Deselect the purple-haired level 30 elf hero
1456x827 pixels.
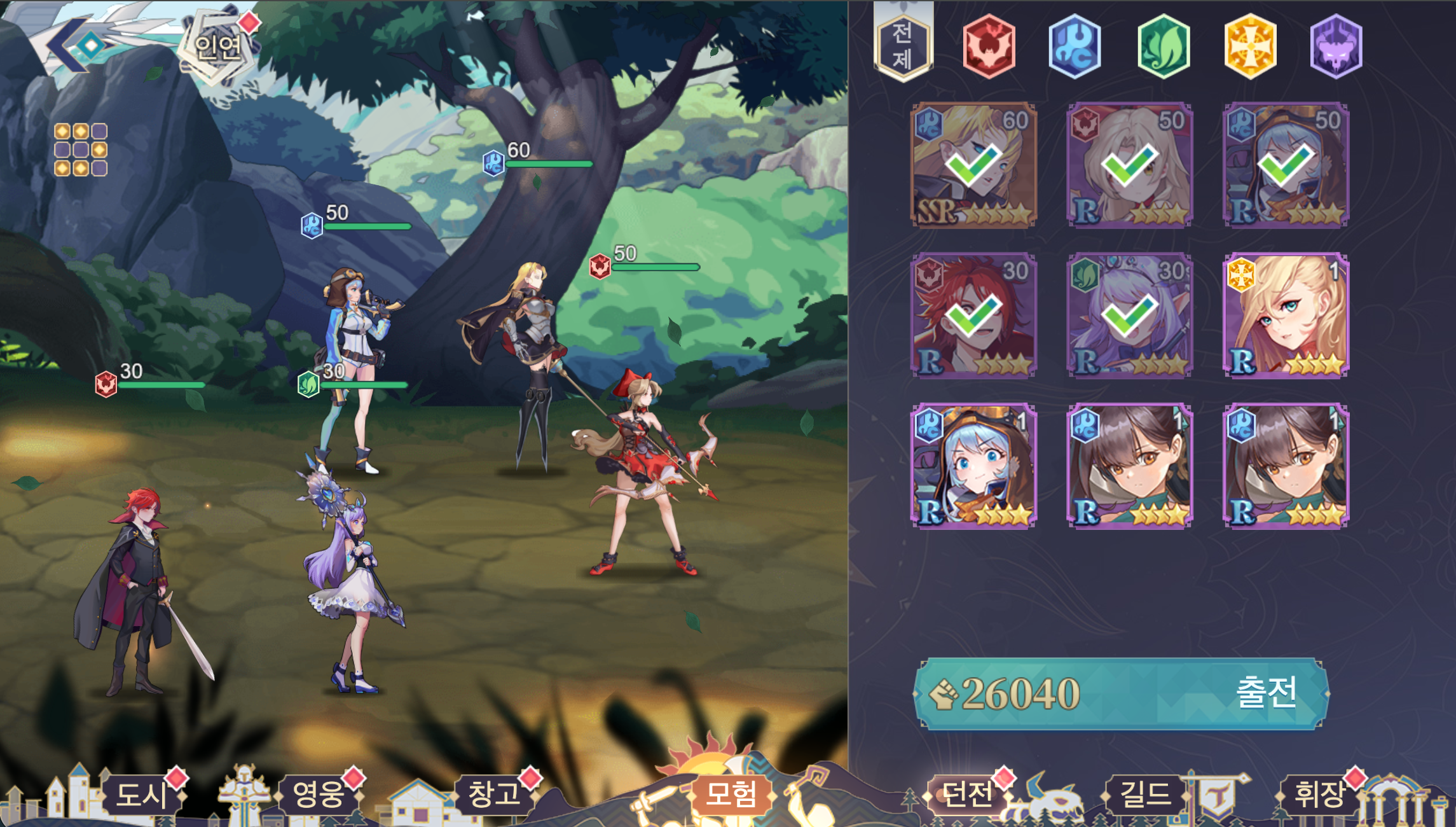tap(1129, 316)
